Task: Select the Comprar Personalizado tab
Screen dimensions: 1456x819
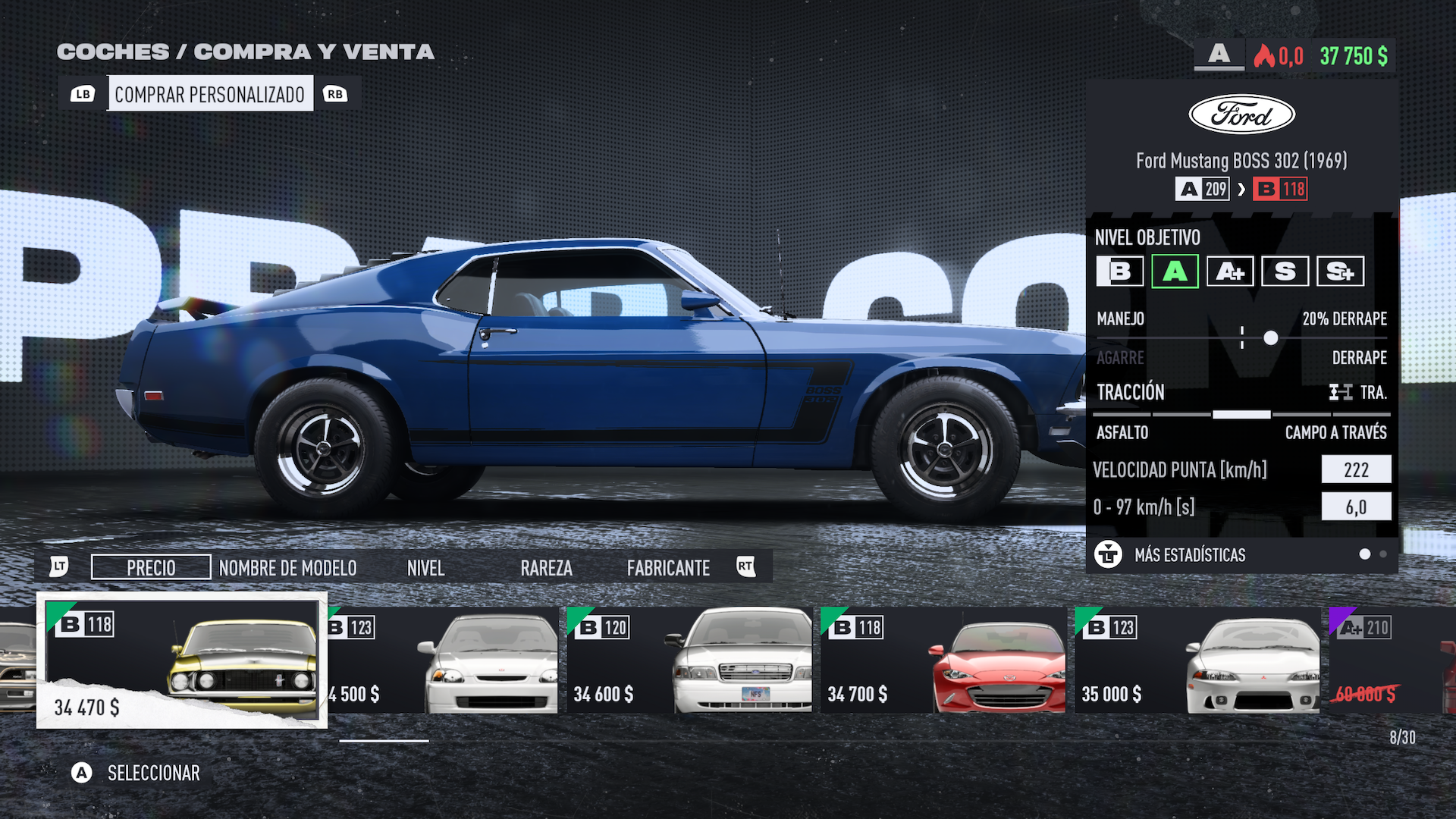Action: [209, 94]
